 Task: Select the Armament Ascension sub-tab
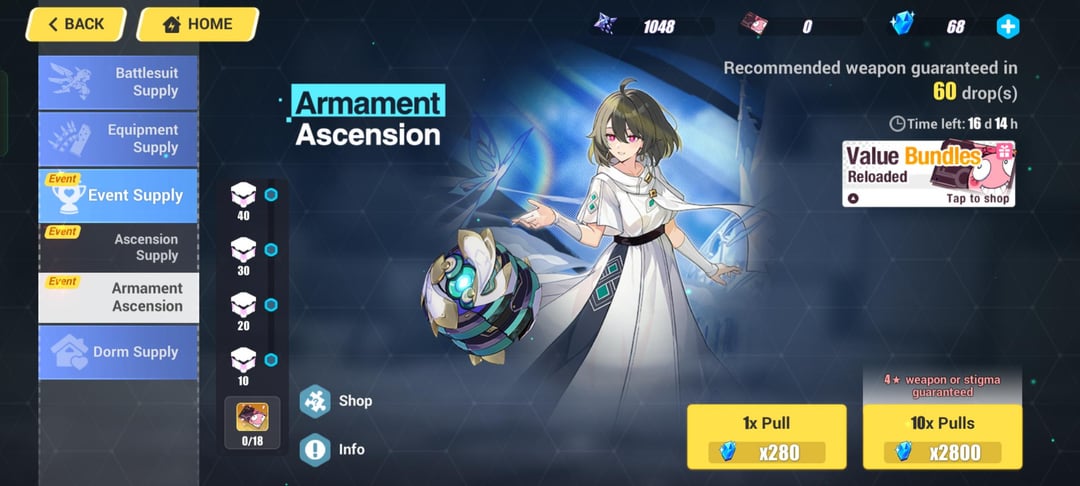[x=118, y=297]
